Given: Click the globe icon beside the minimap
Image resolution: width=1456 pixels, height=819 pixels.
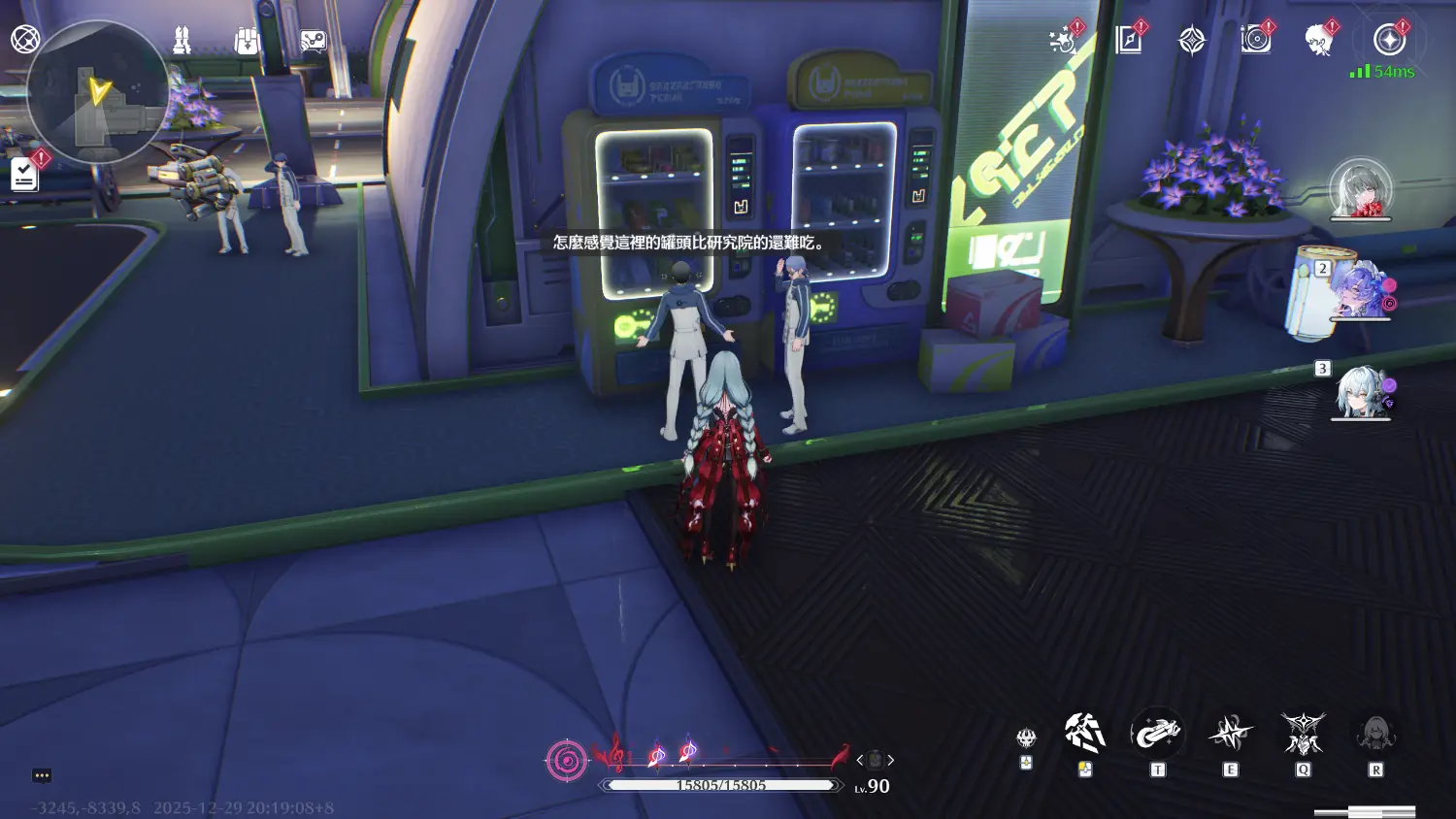Looking at the screenshot, I should (x=25, y=40).
